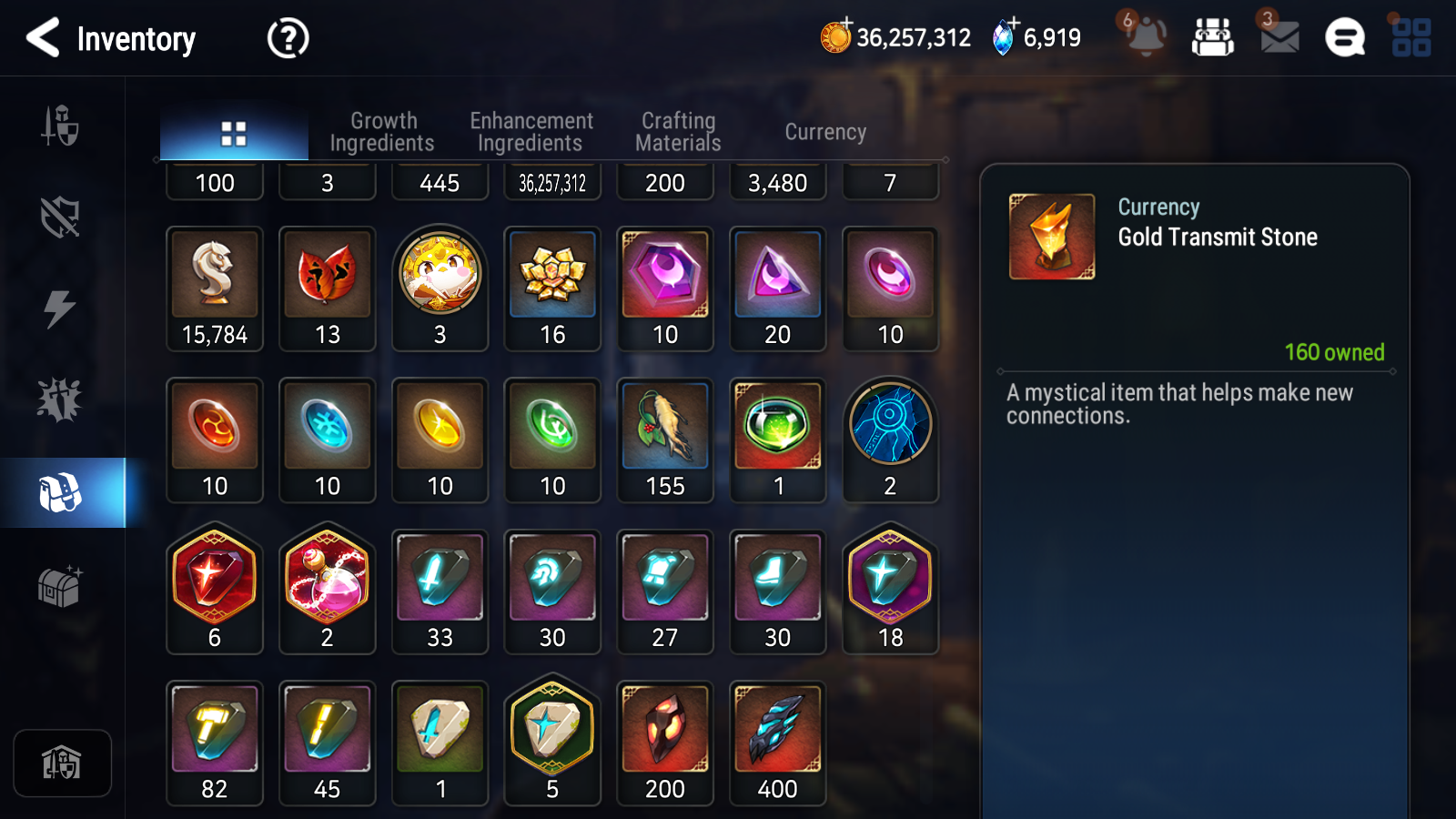The image size is (1456, 819).
Task: Go back from the Inventory screen
Action: [x=43, y=38]
